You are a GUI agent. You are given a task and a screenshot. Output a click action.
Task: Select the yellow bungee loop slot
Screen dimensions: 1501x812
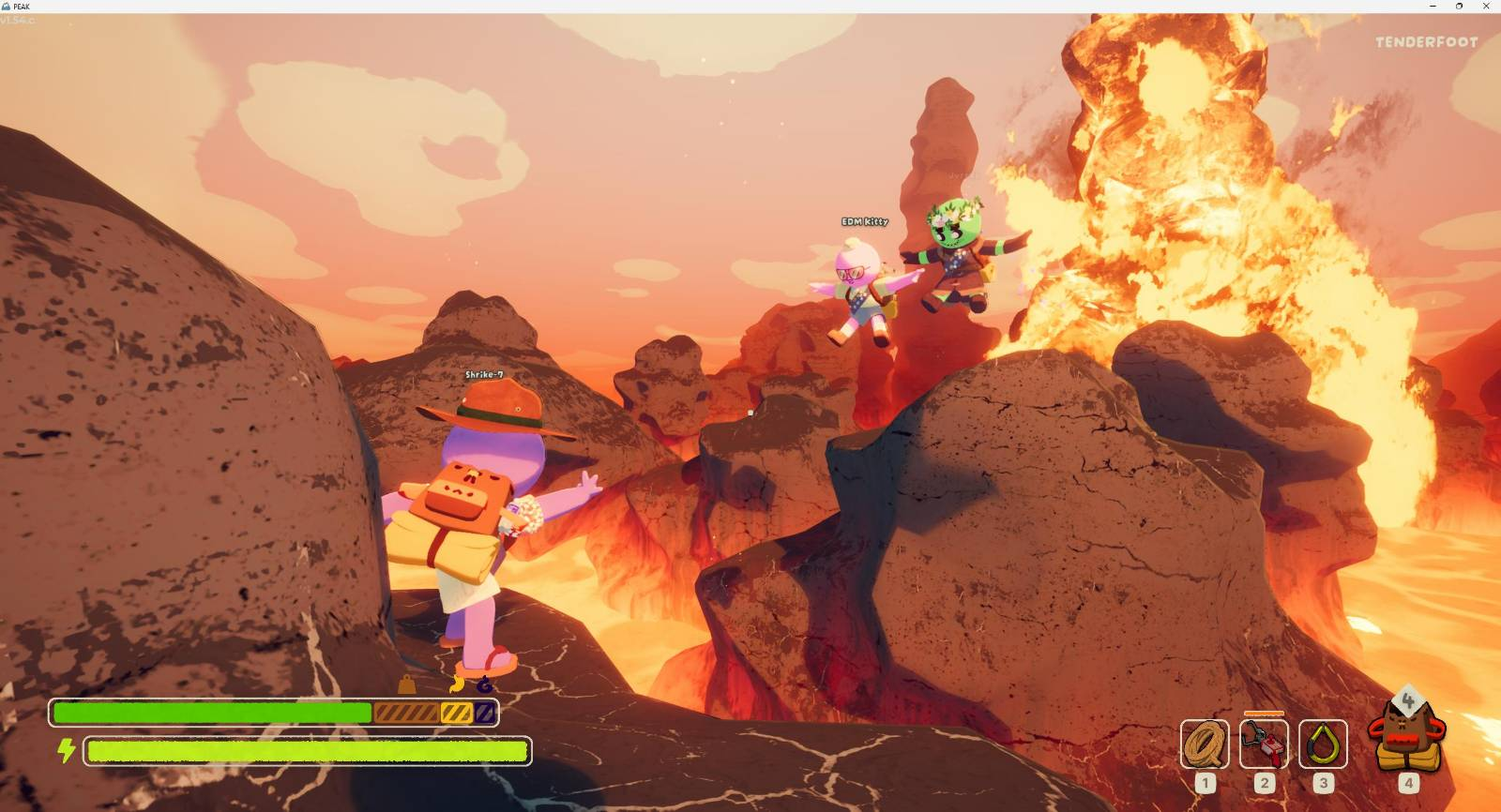[x=1323, y=744]
